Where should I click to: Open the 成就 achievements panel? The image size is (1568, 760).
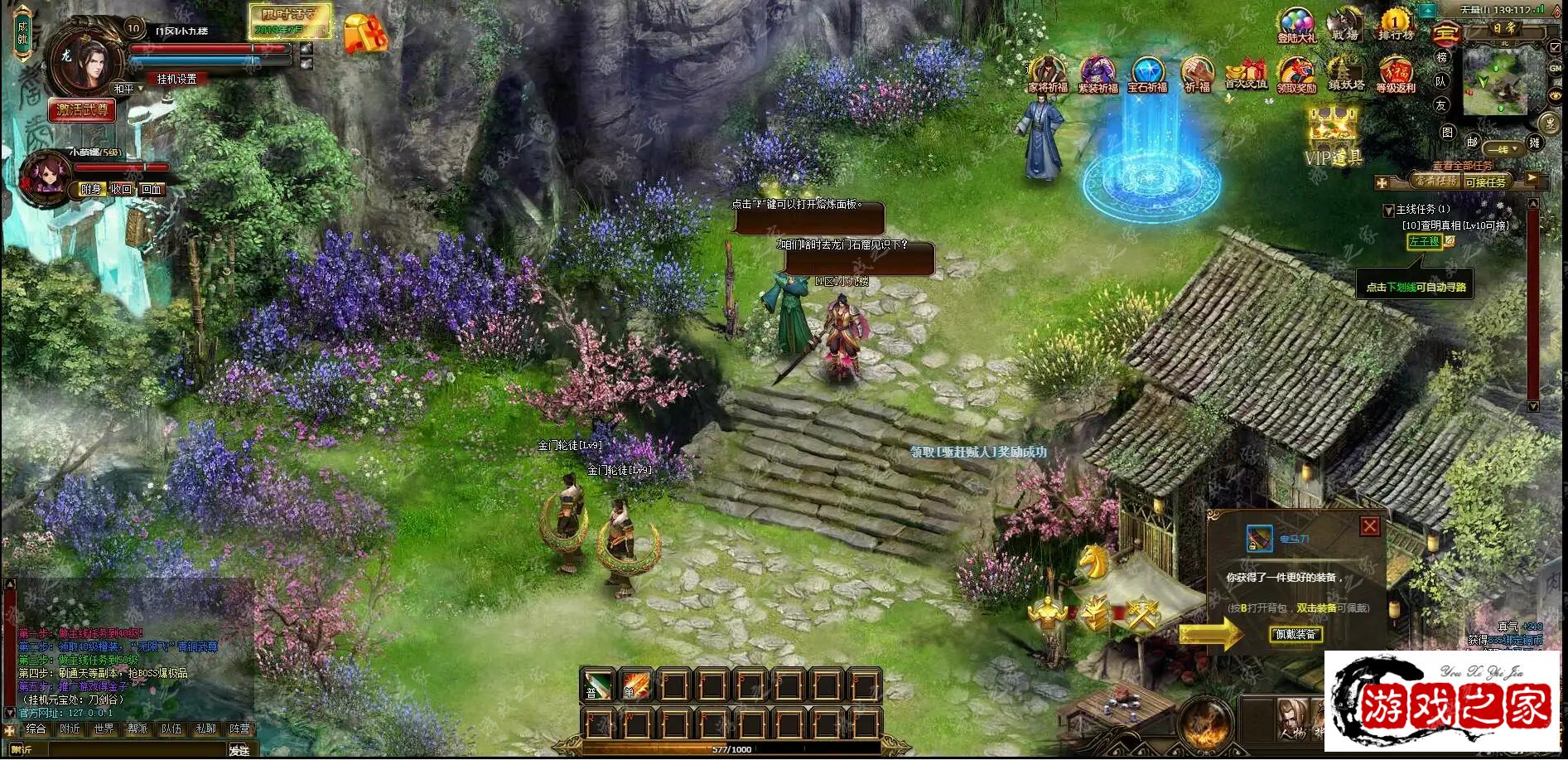coord(22,32)
